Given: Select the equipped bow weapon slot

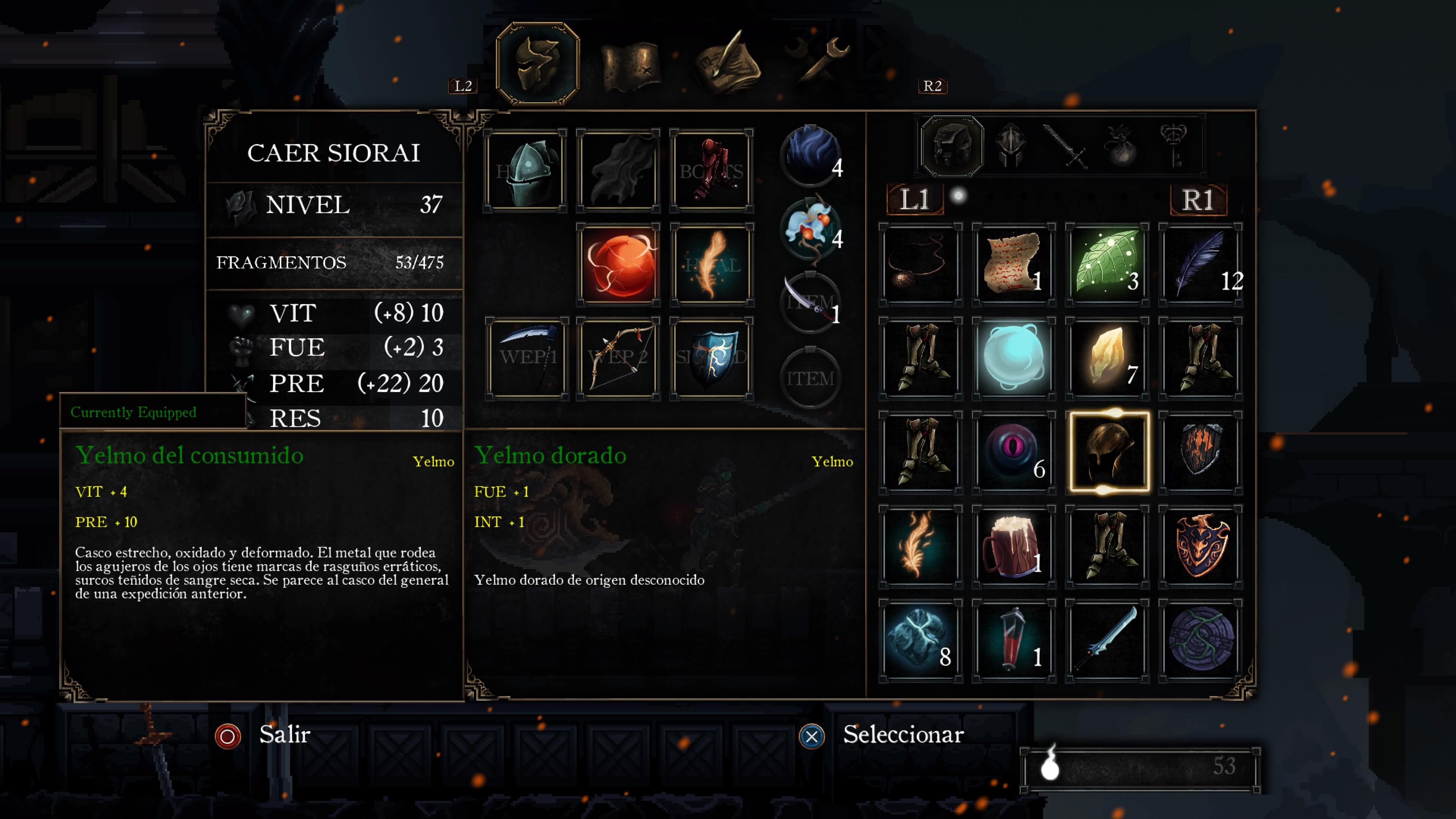Looking at the screenshot, I should [618, 358].
